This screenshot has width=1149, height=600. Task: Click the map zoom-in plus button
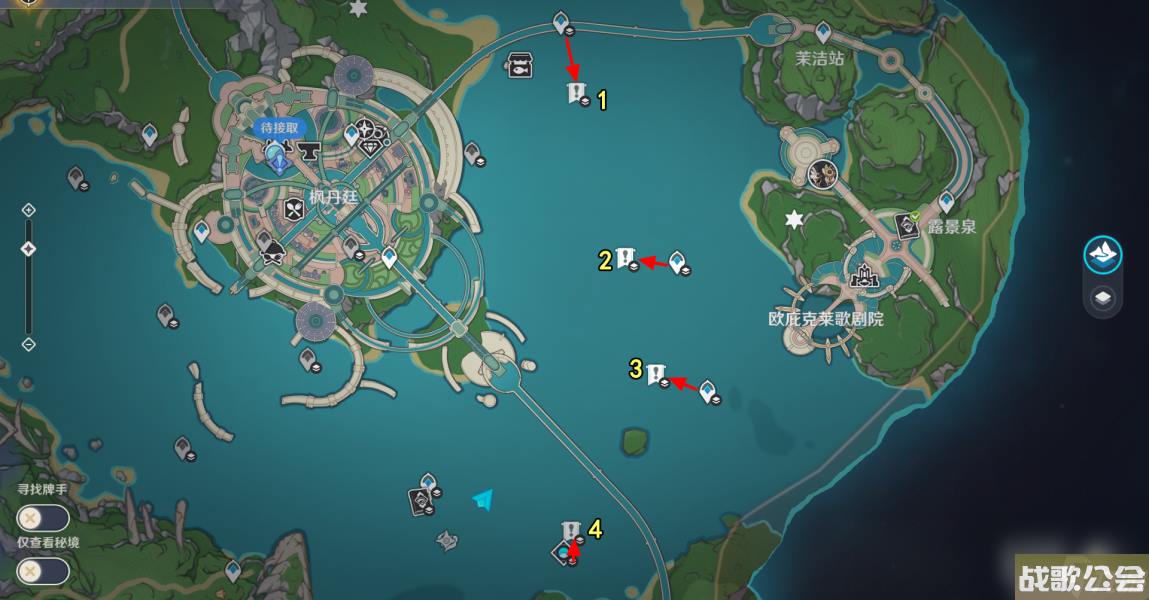pos(28,210)
